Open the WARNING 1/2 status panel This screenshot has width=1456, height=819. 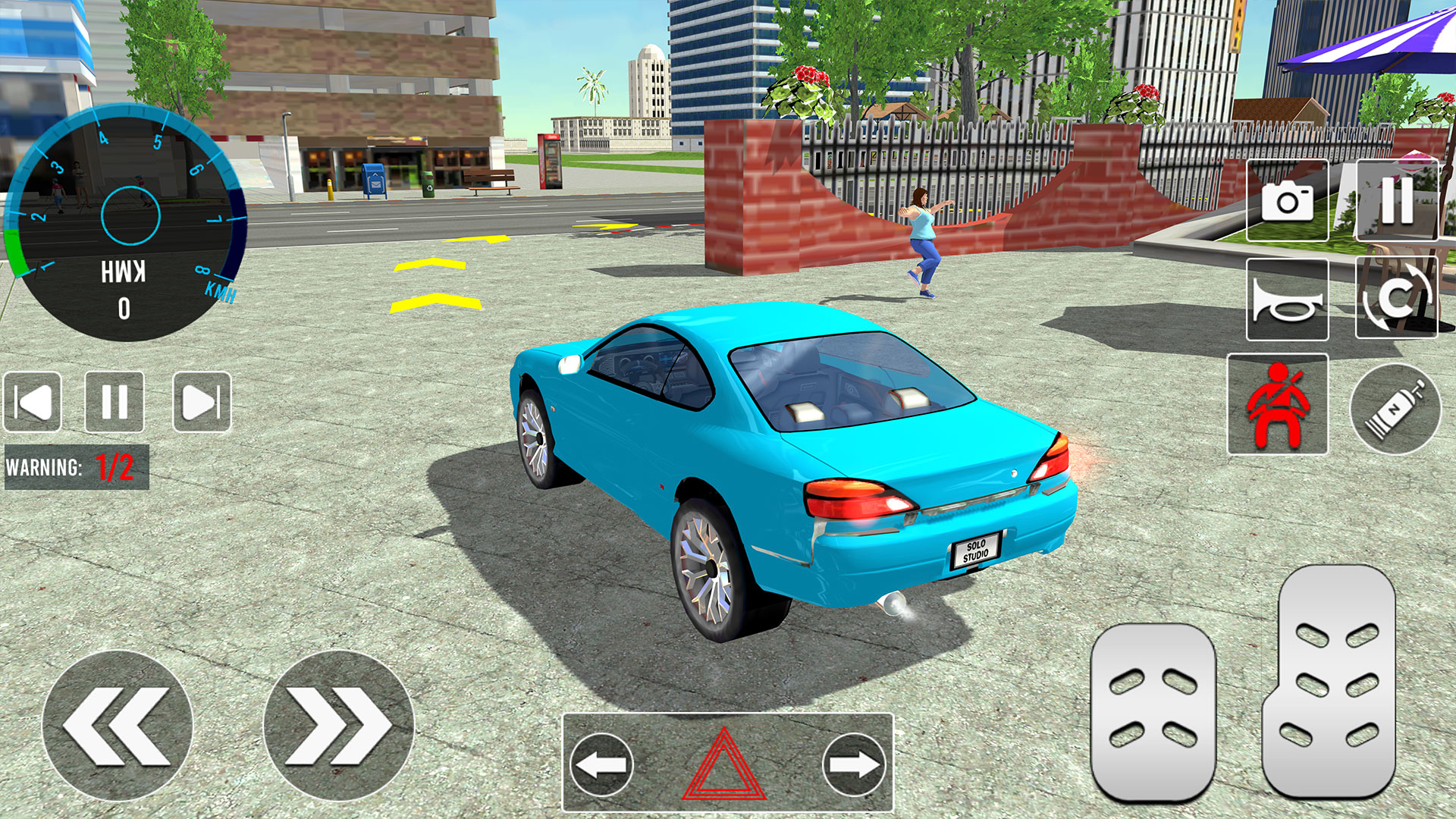76,466
